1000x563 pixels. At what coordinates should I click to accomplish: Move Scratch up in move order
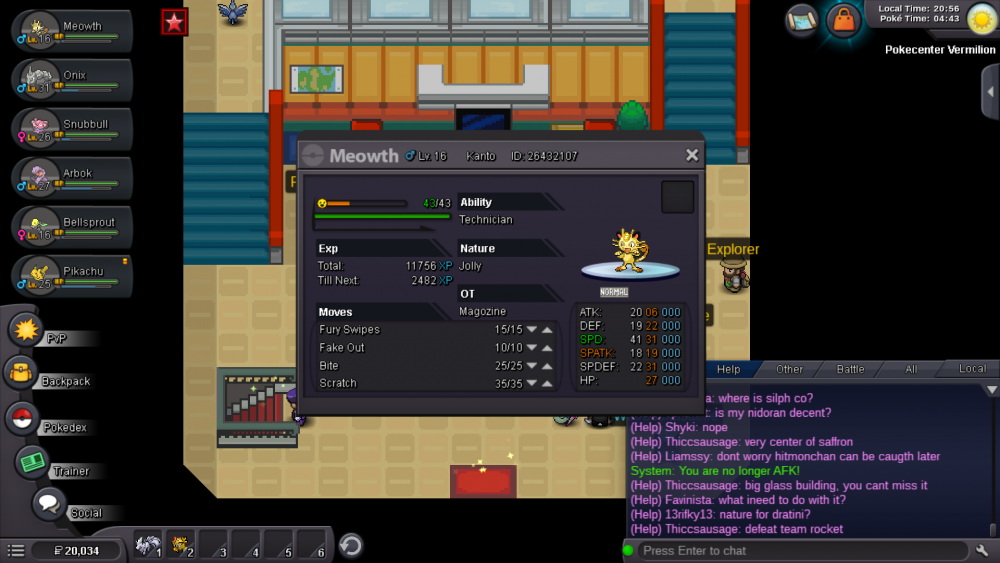[x=547, y=383]
